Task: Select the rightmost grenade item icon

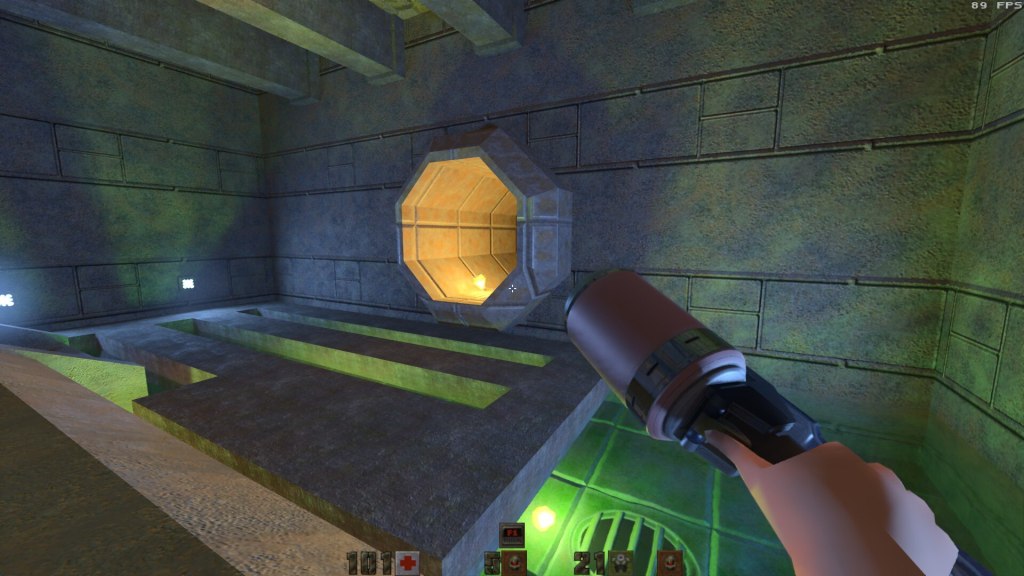Action: coord(669,563)
